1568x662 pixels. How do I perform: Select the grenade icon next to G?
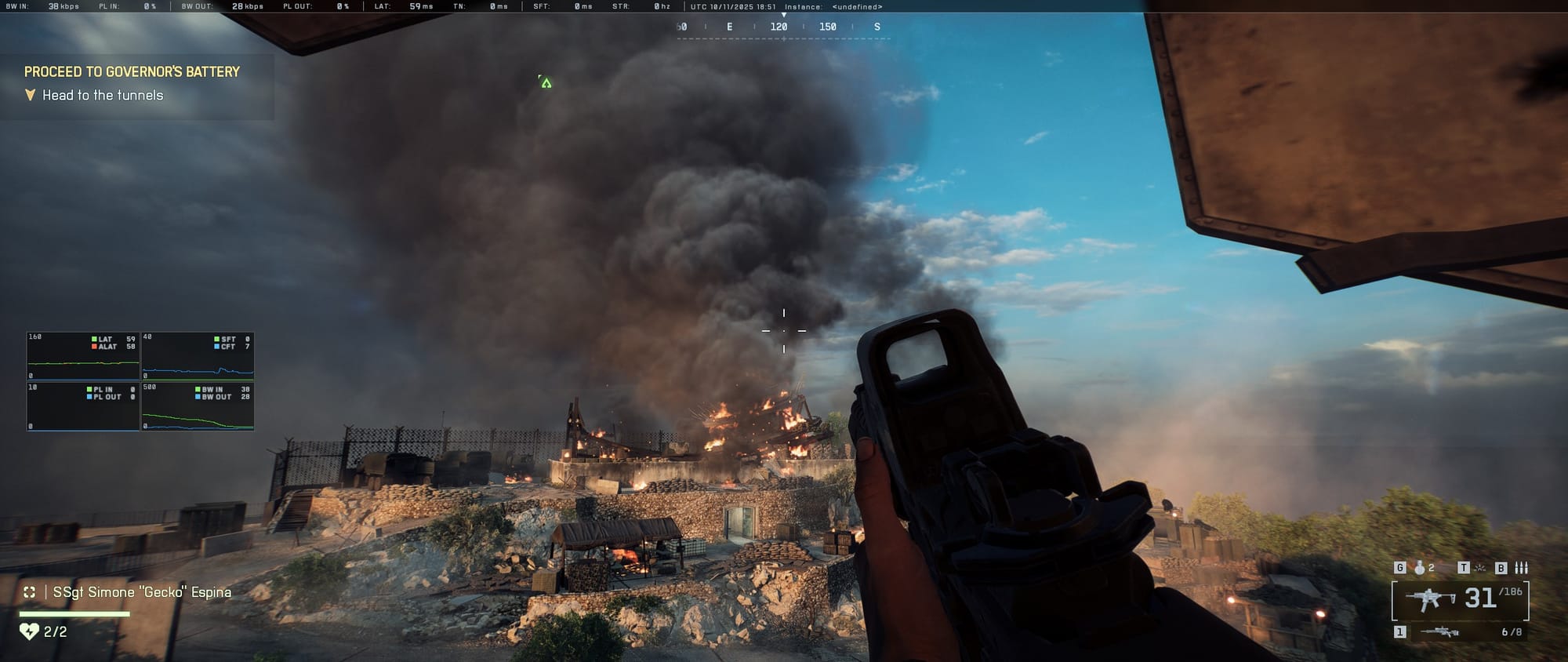pyautogui.click(x=1420, y=569)
